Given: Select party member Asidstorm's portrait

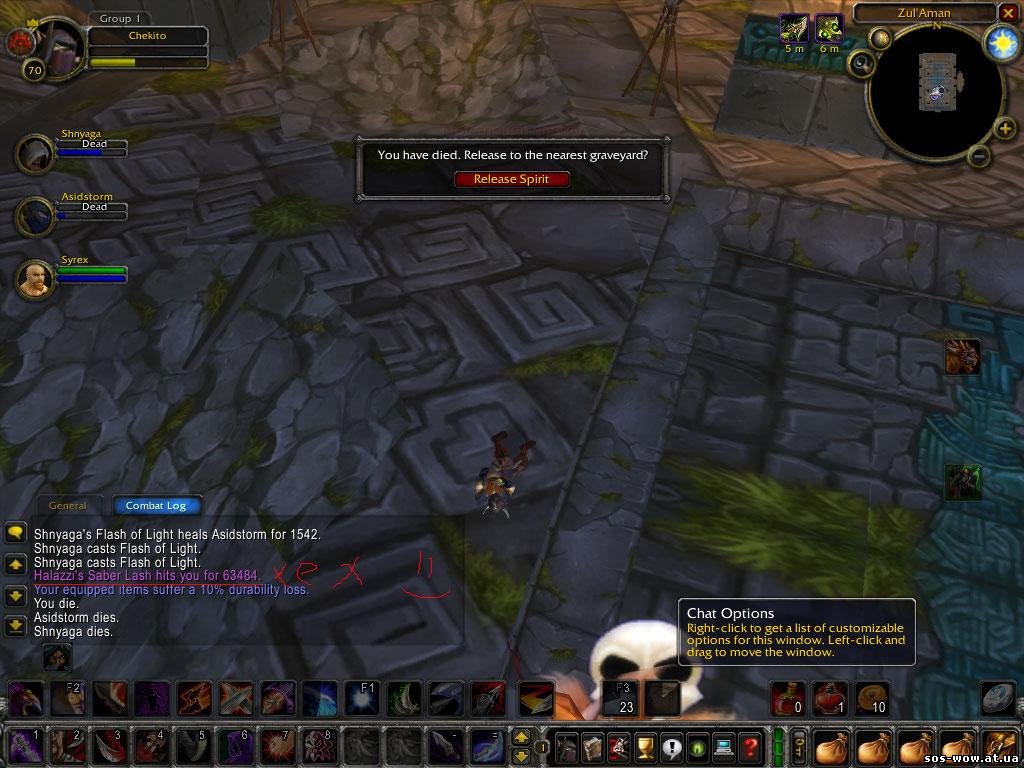Looking at the screenshot, I should tap(35, 216).
